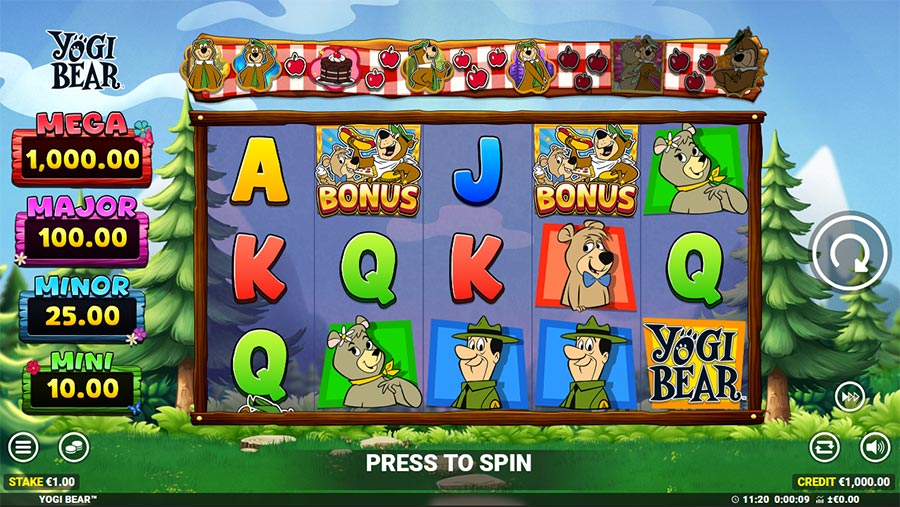Open the autoplay options
Screen dimensions: 900x507
tap(824, 447)
